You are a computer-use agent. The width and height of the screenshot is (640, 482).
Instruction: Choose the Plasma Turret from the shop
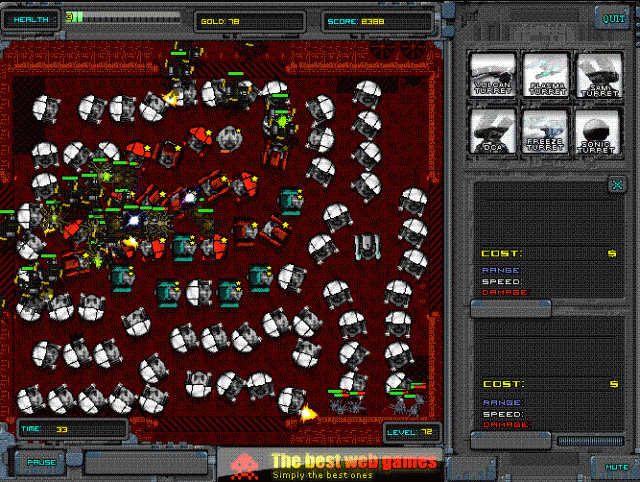coord(546,75)
